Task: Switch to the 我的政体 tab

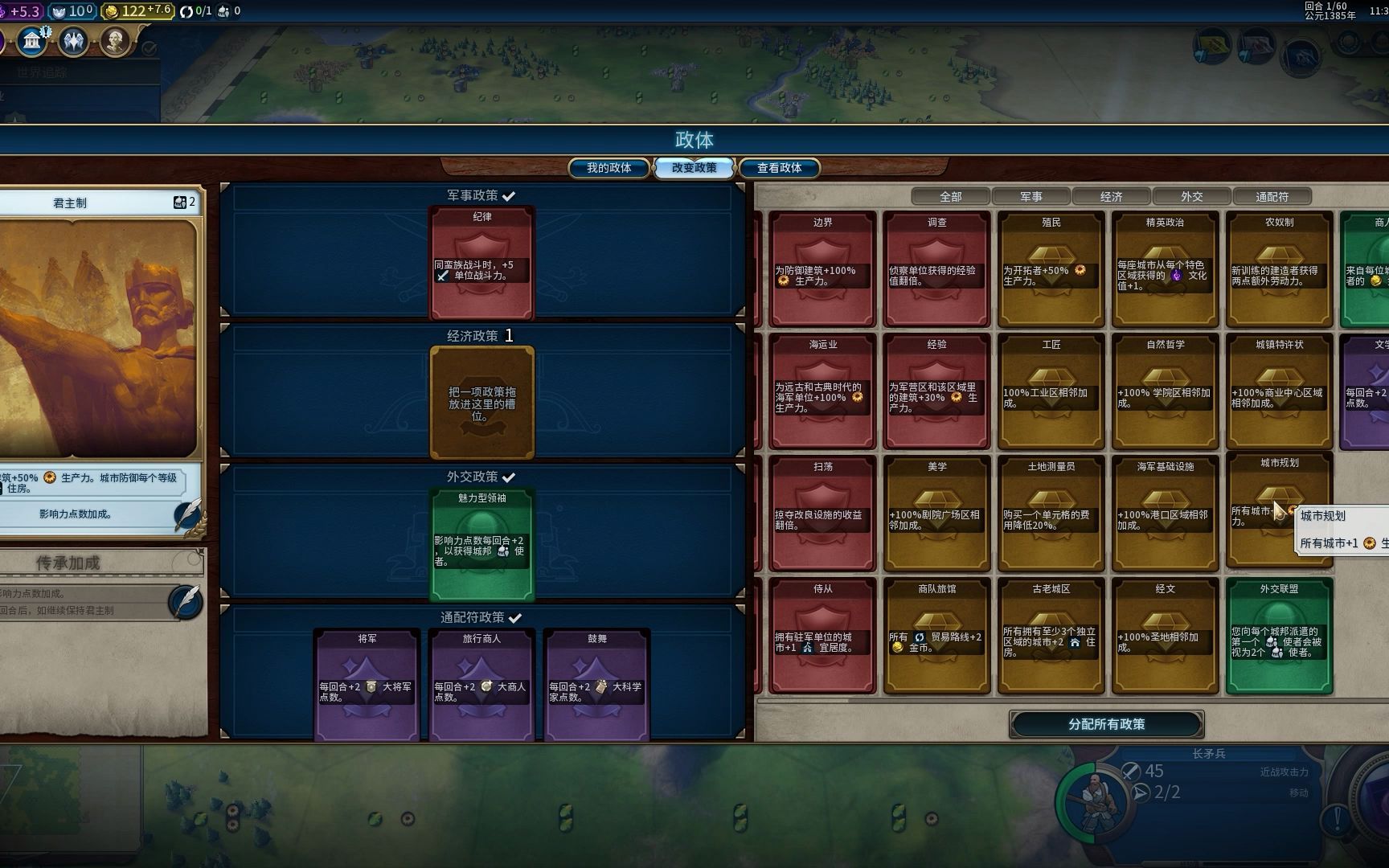Action: click(x=608, y=168)
